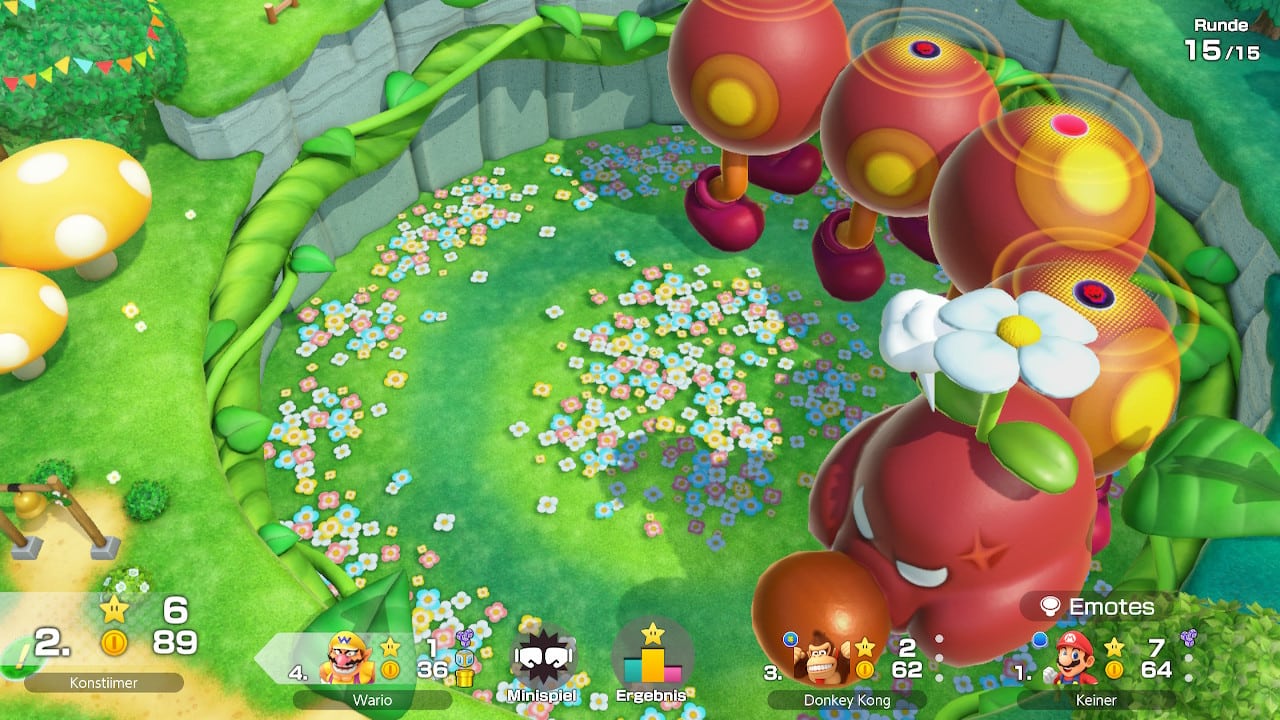1280x720 pixels.
Task: Open the Emotes panel
Action: (x=1097, y=607)
